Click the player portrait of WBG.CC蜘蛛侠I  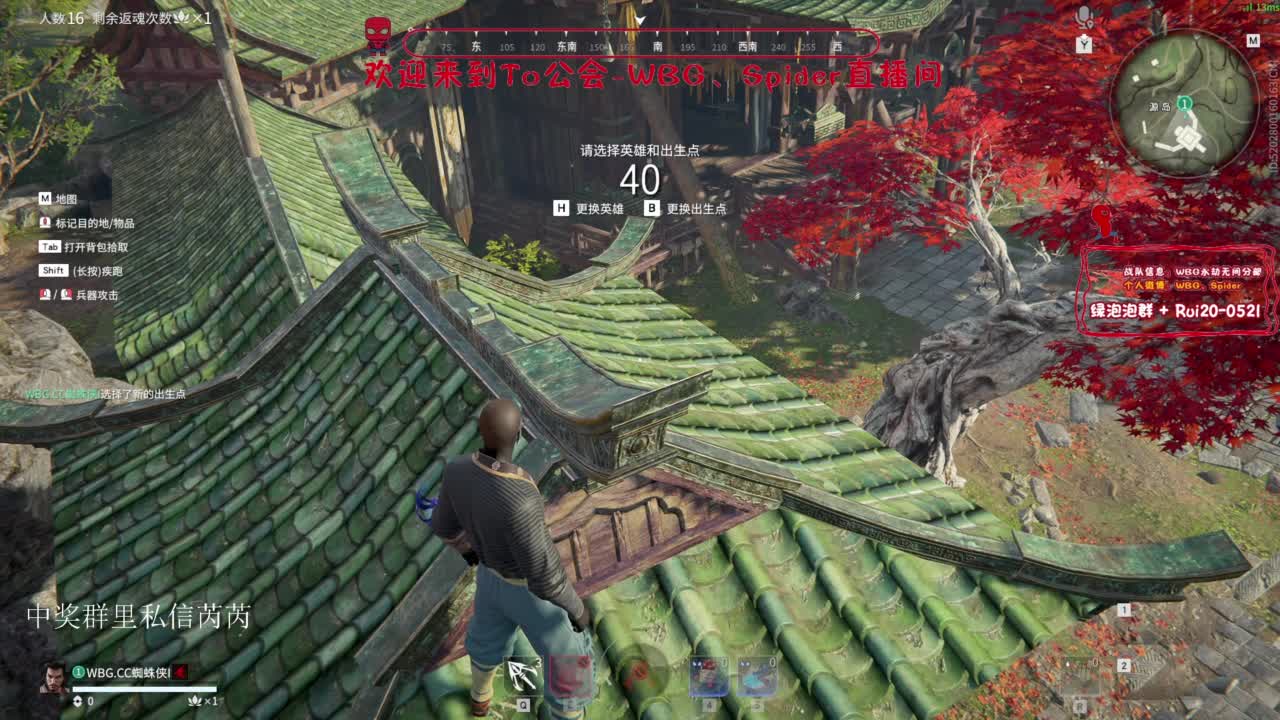coord(53,677)
